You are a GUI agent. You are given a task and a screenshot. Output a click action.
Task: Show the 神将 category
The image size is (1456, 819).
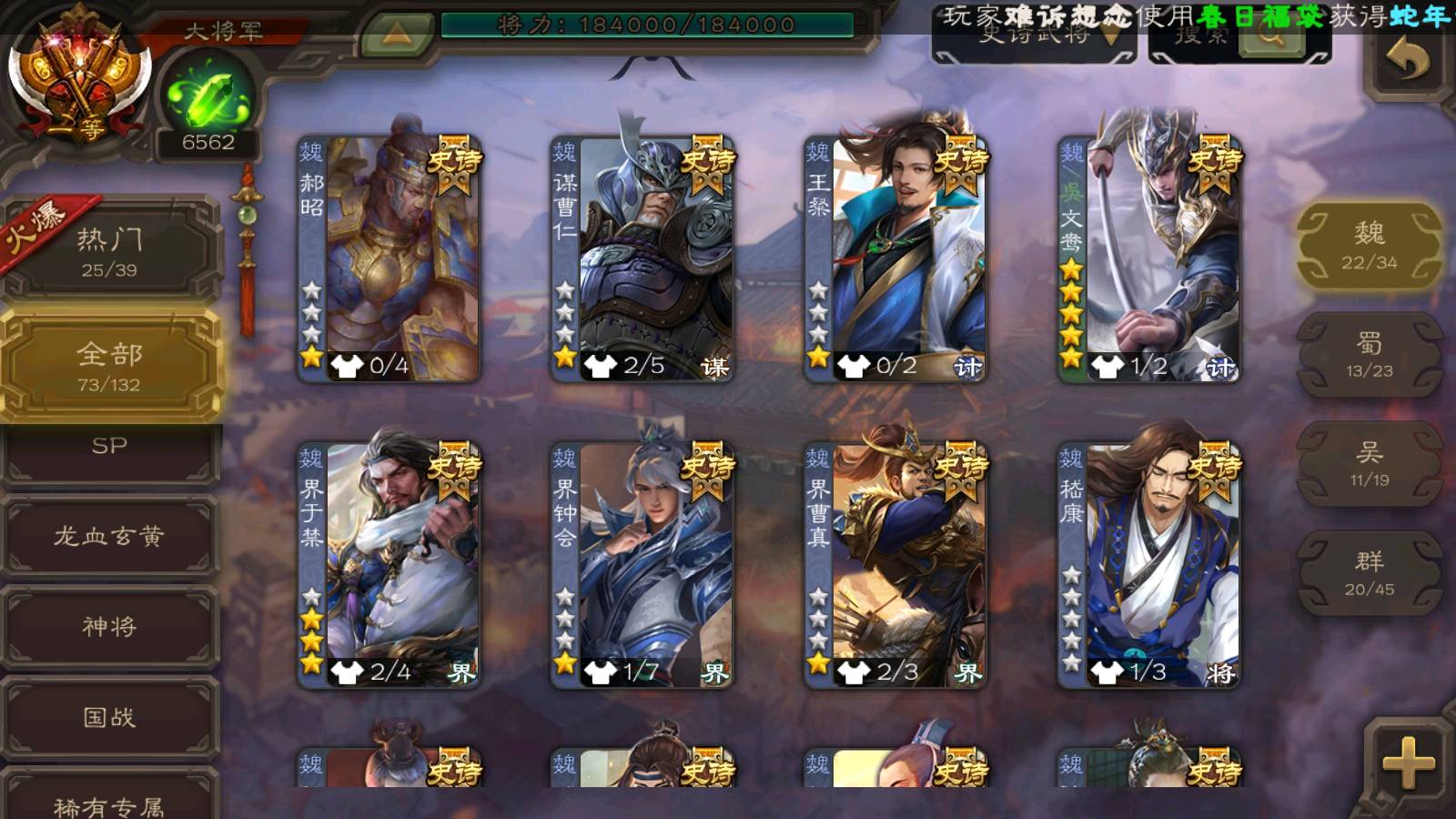point(109,627)
